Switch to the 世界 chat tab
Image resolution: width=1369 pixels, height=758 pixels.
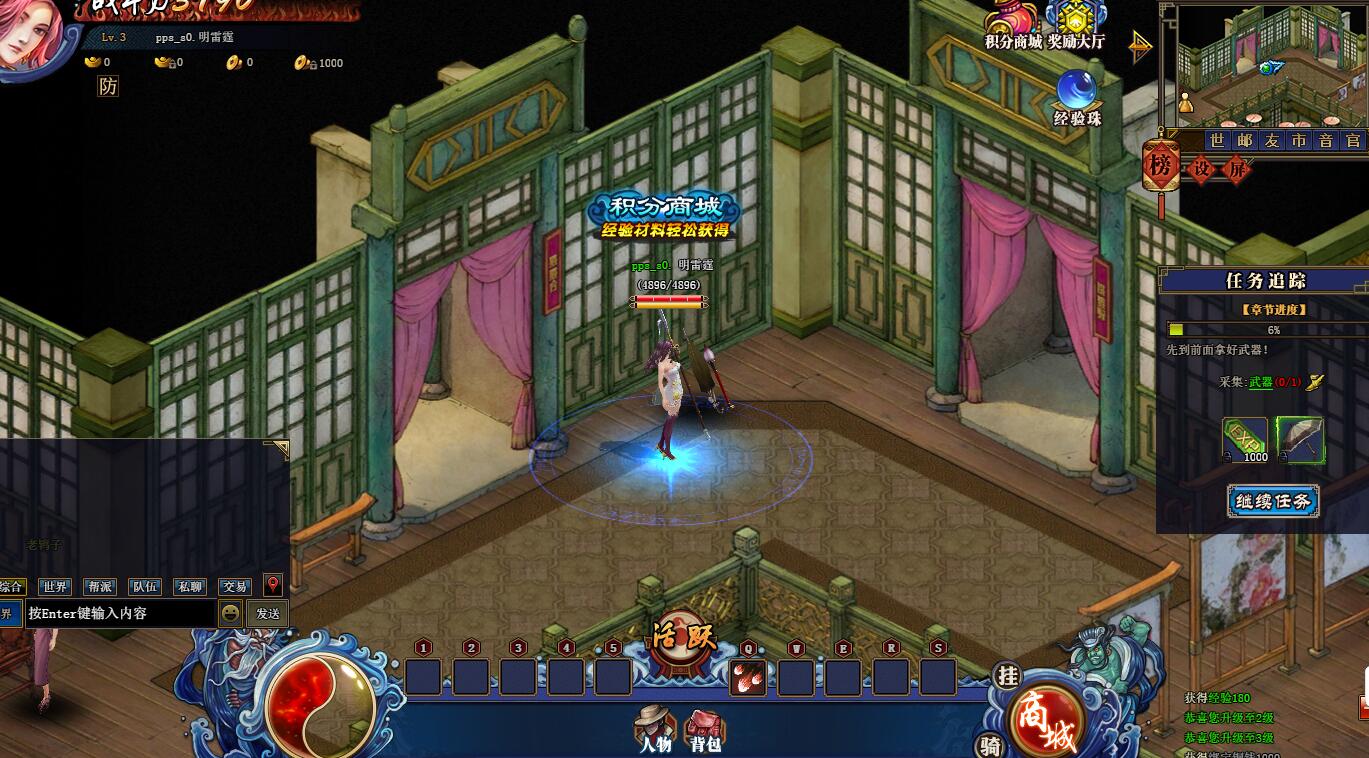point(54,587)
